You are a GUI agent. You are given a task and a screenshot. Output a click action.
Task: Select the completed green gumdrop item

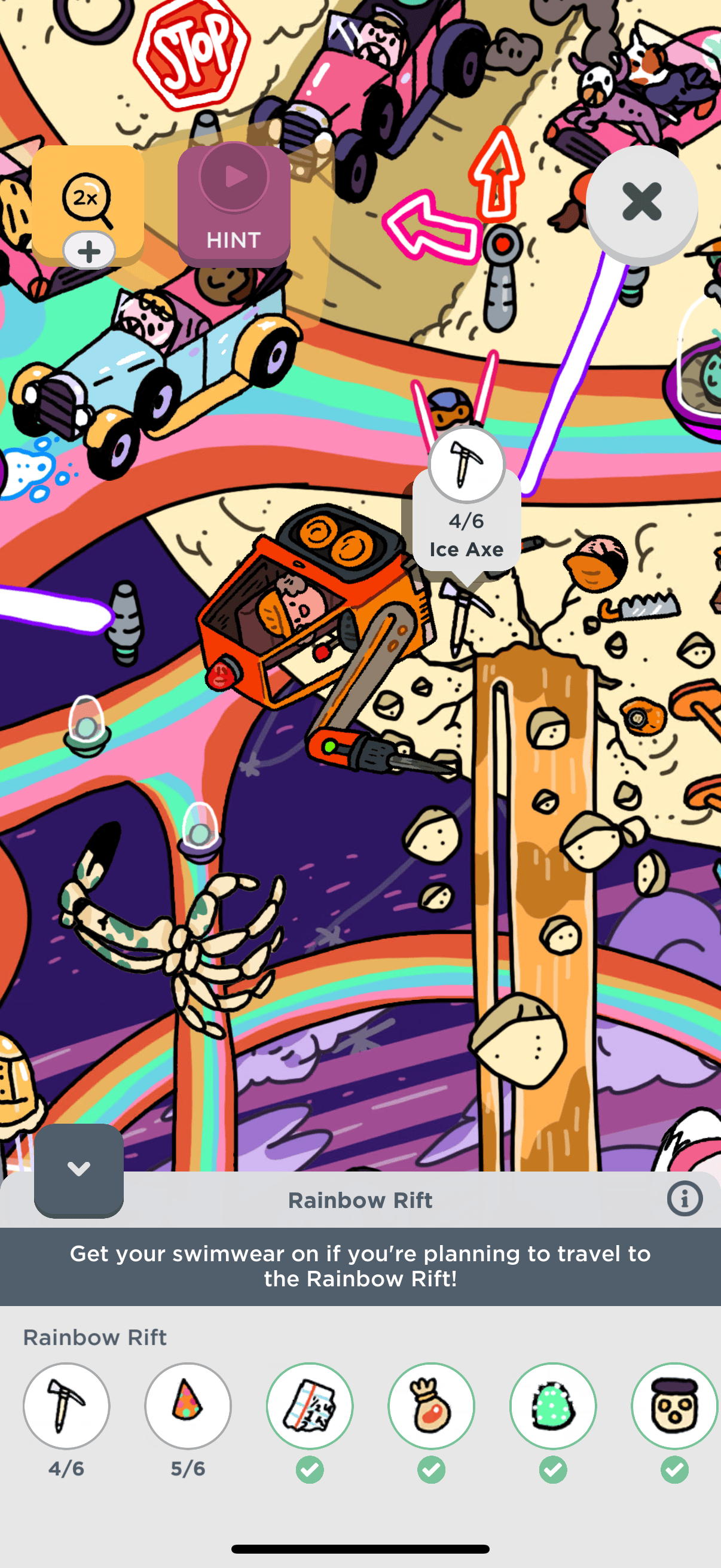click(x=552, y=1406)
